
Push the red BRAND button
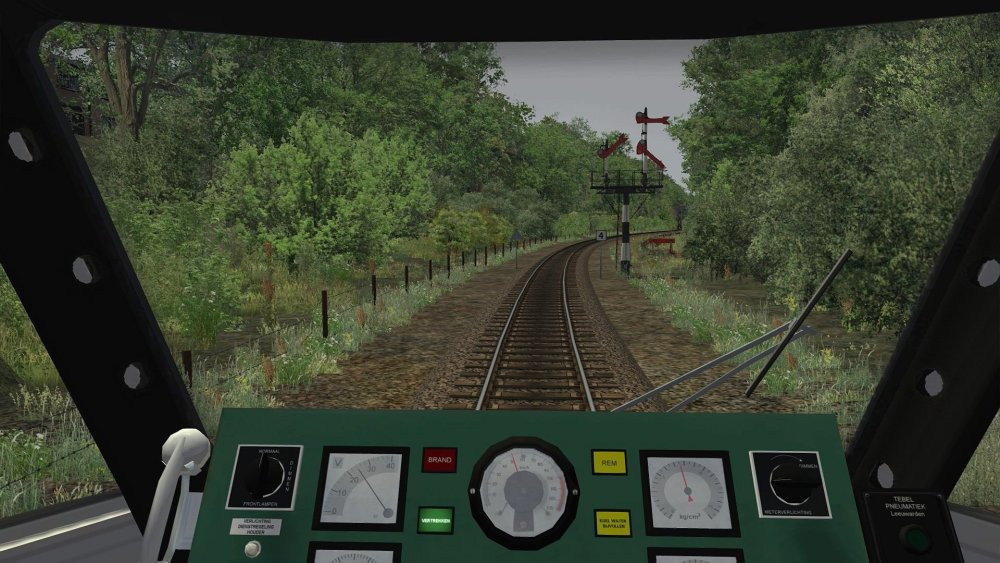point(439,460)
